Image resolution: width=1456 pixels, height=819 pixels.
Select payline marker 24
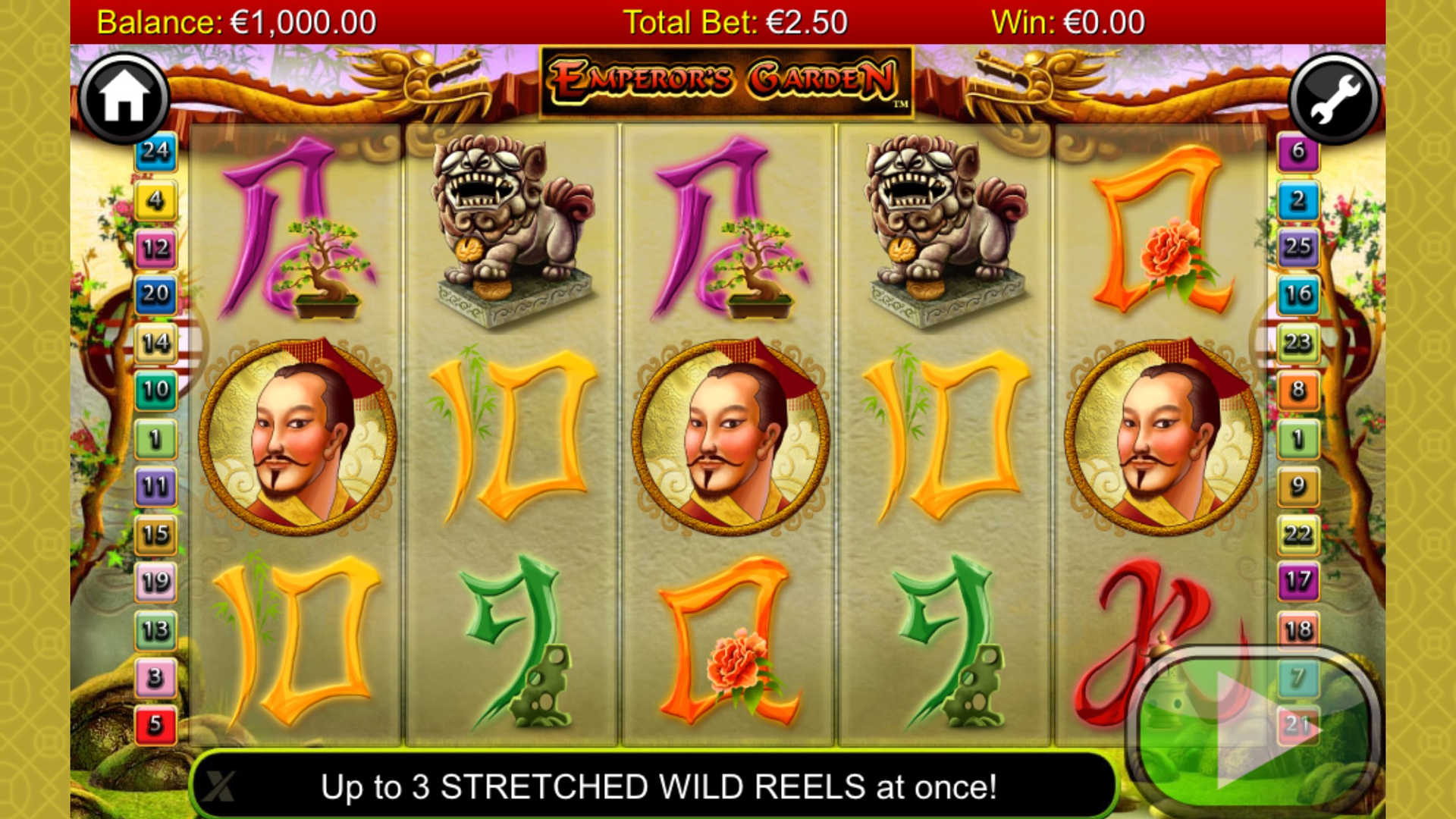155,152
